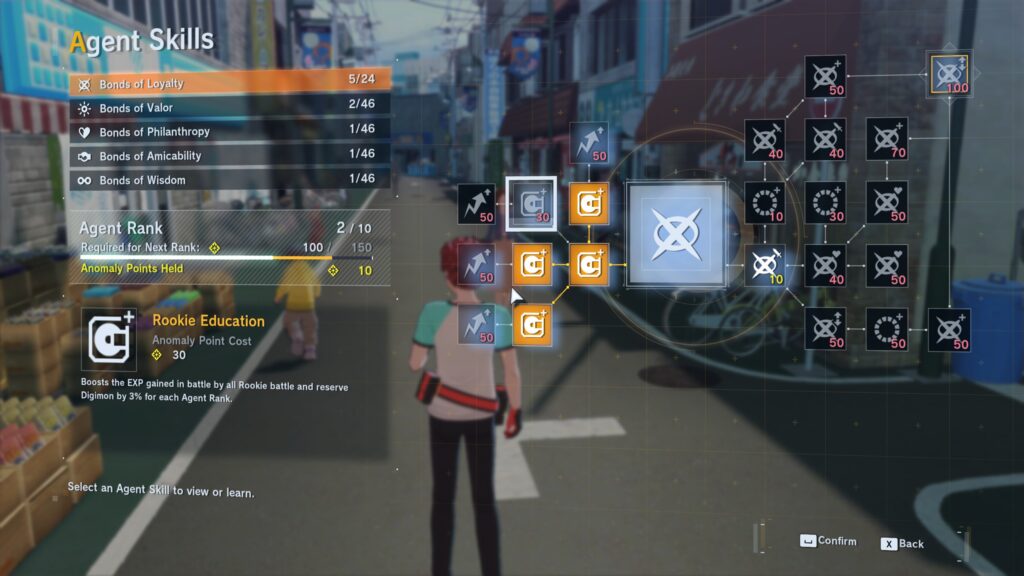This screenshot has height=576, width=1024.
Task: Pick the dotted-ring node costing 10
Action: (x=765, y=202)
